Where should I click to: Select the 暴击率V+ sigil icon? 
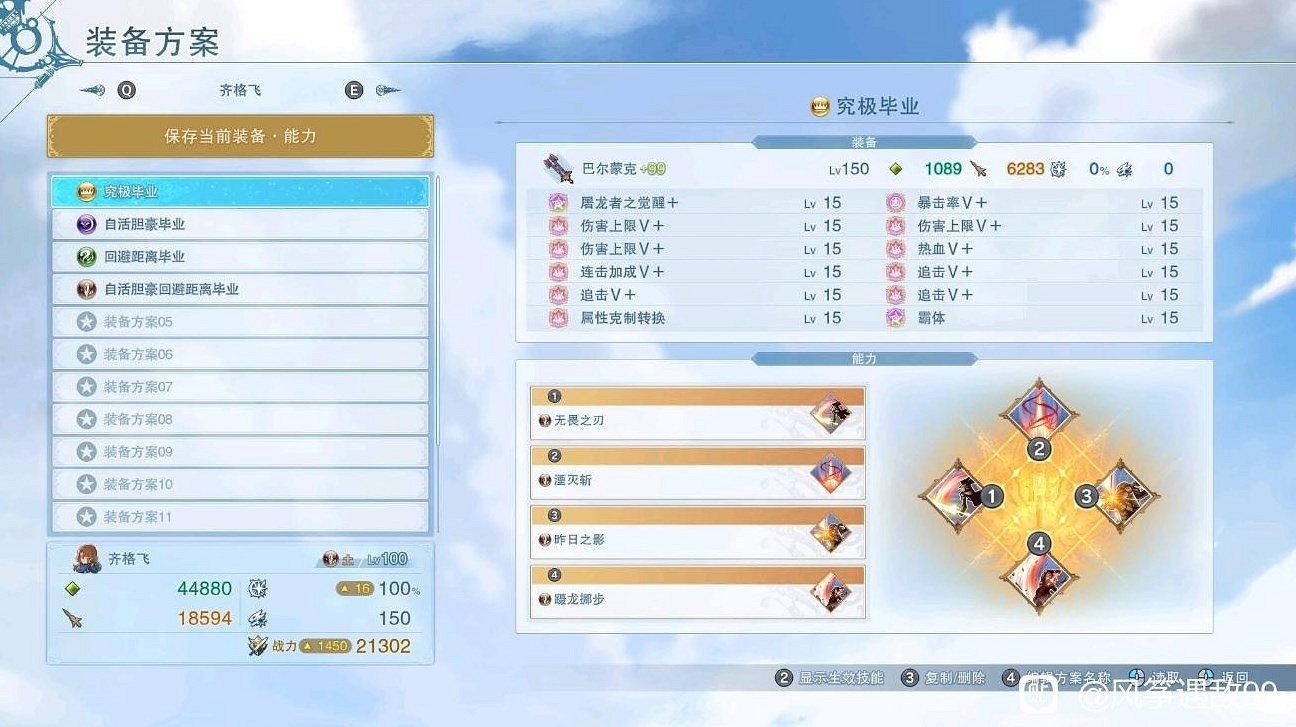tap(894, 202)
